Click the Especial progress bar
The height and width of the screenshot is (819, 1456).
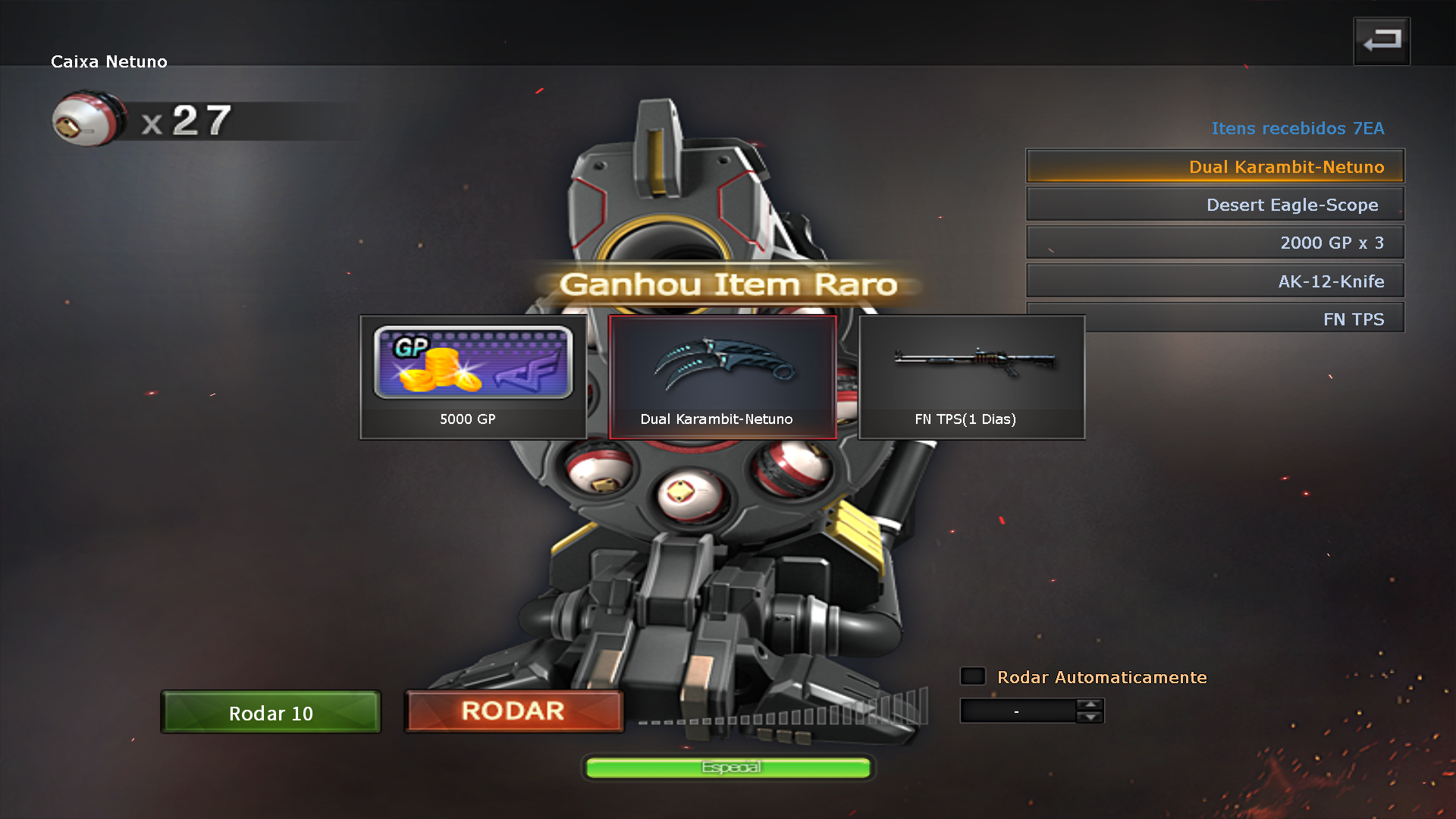[x=727, y=767]
